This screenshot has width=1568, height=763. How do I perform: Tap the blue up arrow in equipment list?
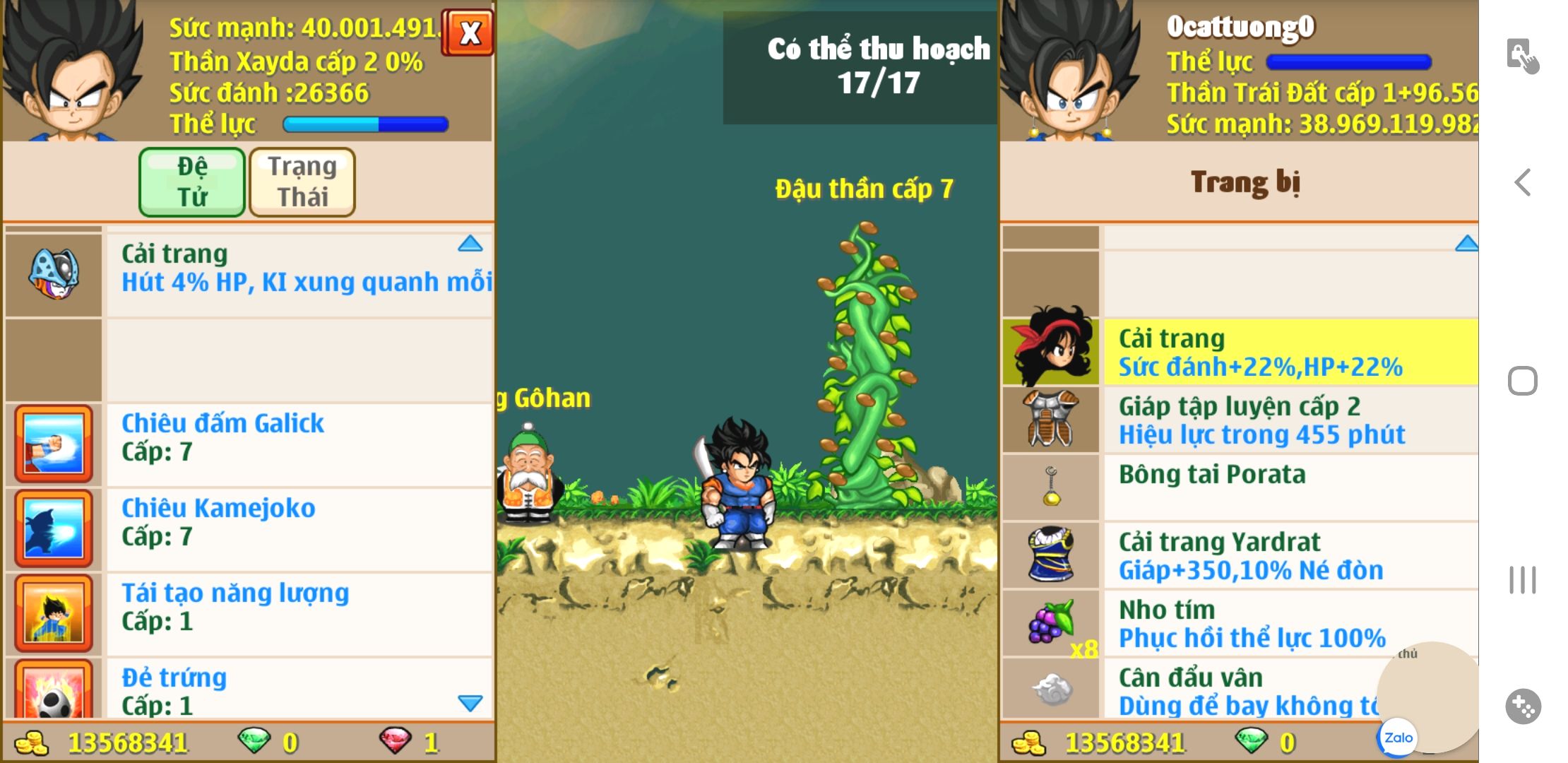1466,244
